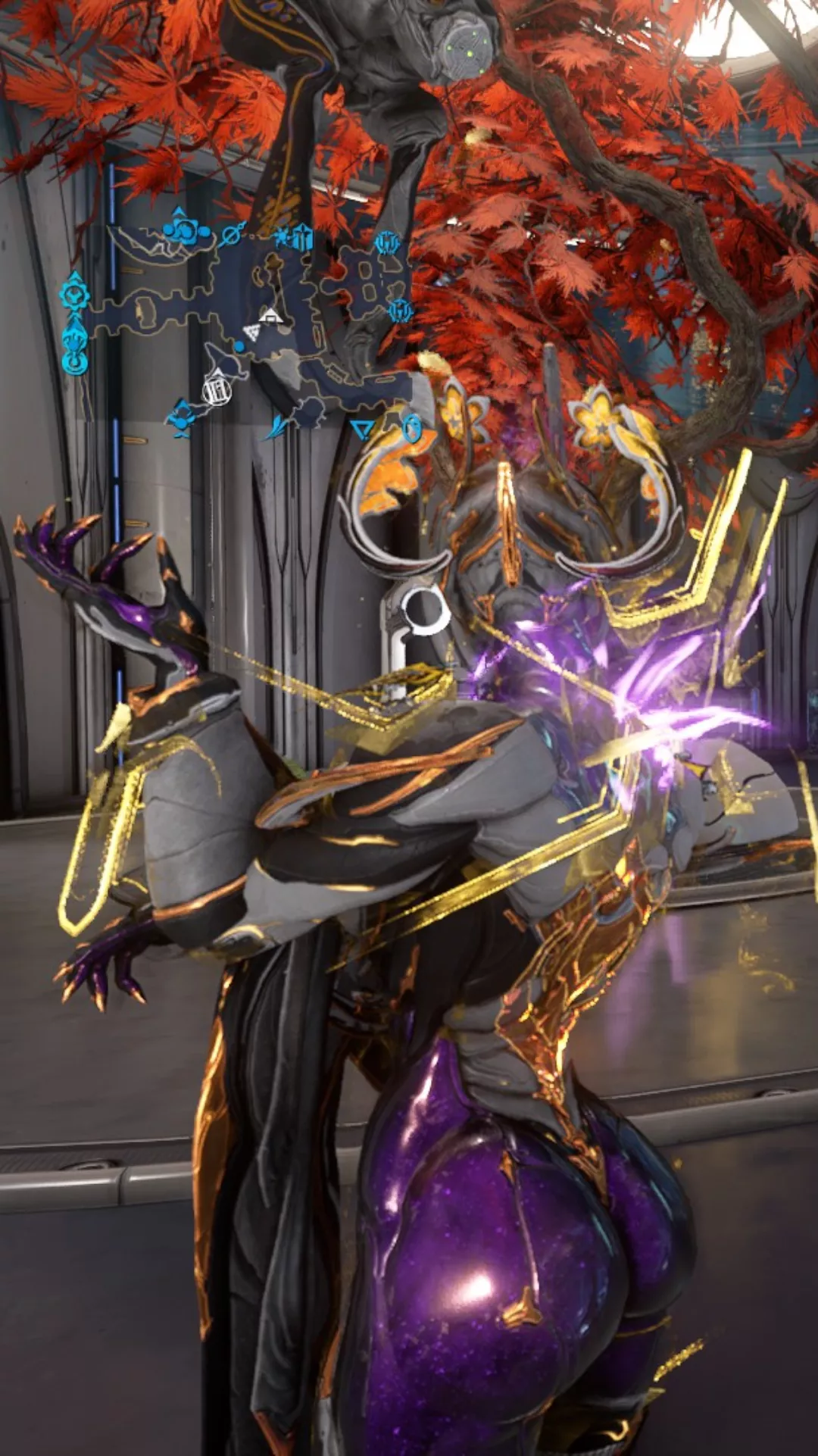
Task: Select the blue slashed-circle map marker
Action: [229, 237]
